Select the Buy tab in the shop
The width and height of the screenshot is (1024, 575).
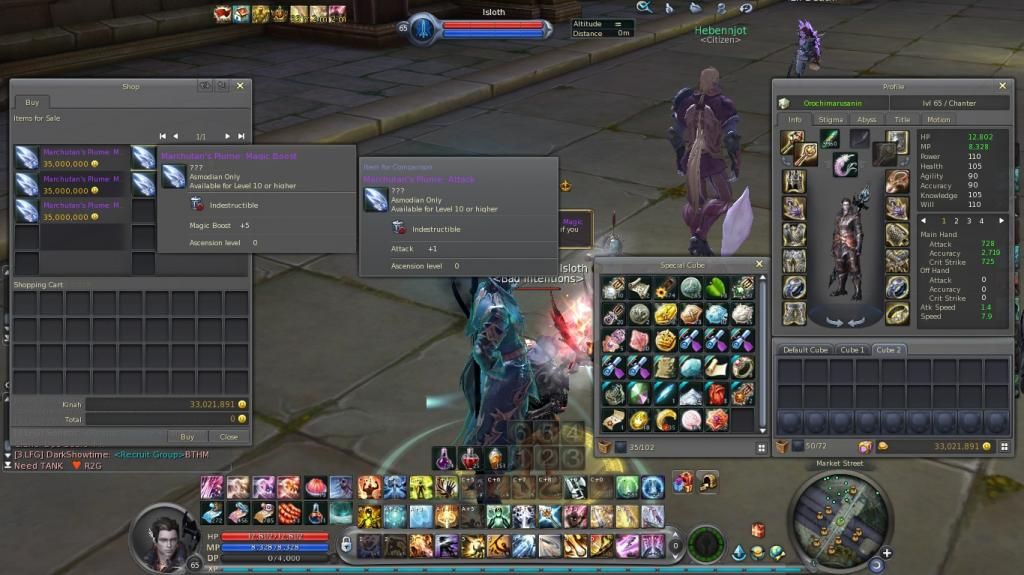pyautogui.click(x=32, y=102)
